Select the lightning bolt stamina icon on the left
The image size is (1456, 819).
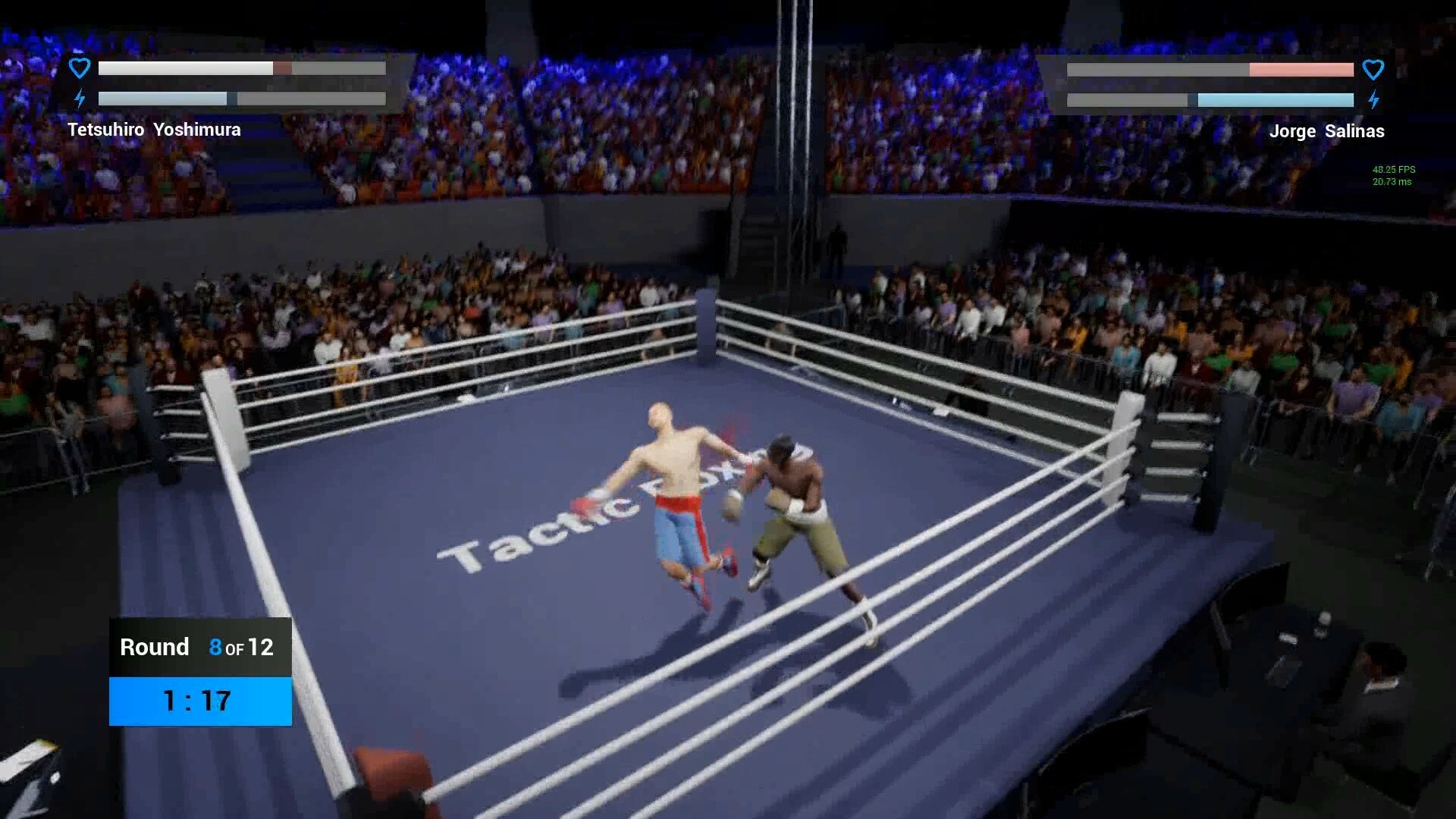pyautogui.click(x=79, y=98)
